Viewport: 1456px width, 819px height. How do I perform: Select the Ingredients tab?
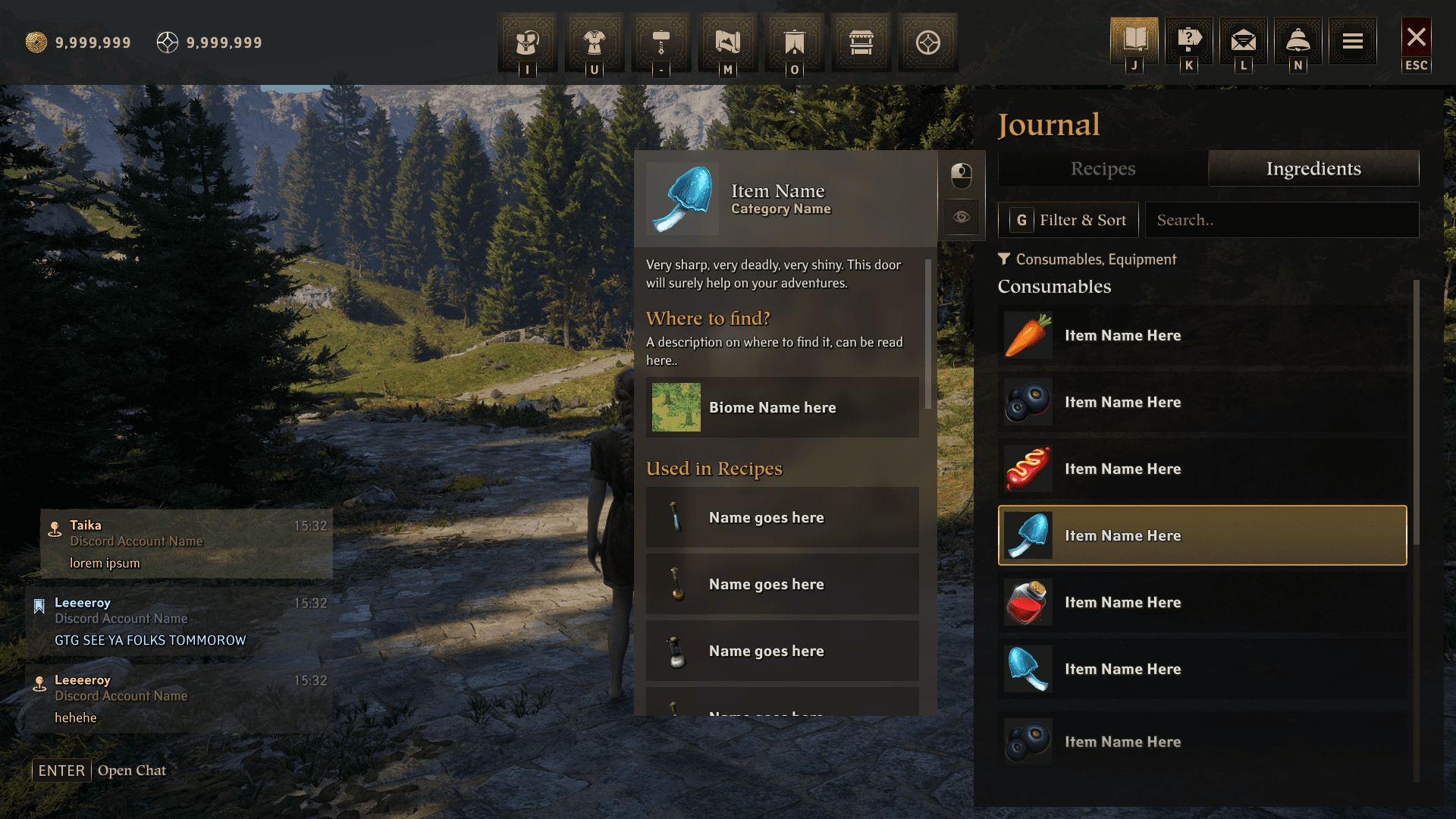(1313, 168)
